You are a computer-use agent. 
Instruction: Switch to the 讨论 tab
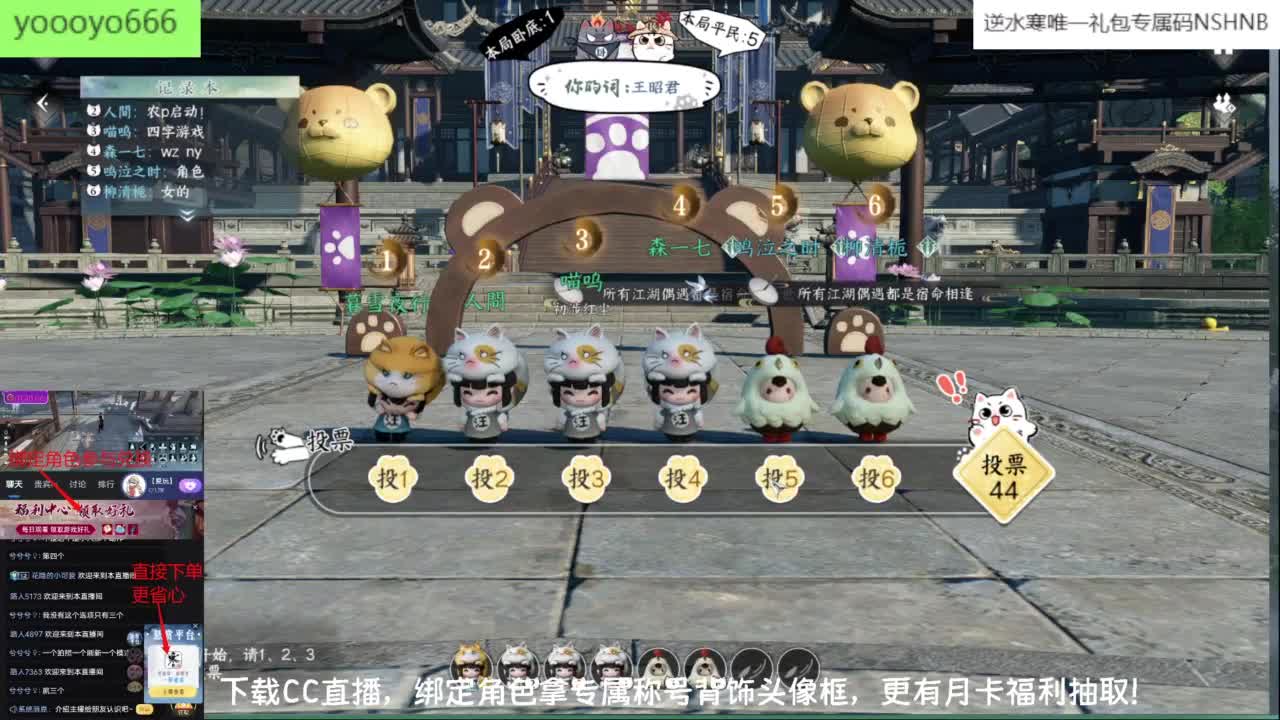point(76,483)
